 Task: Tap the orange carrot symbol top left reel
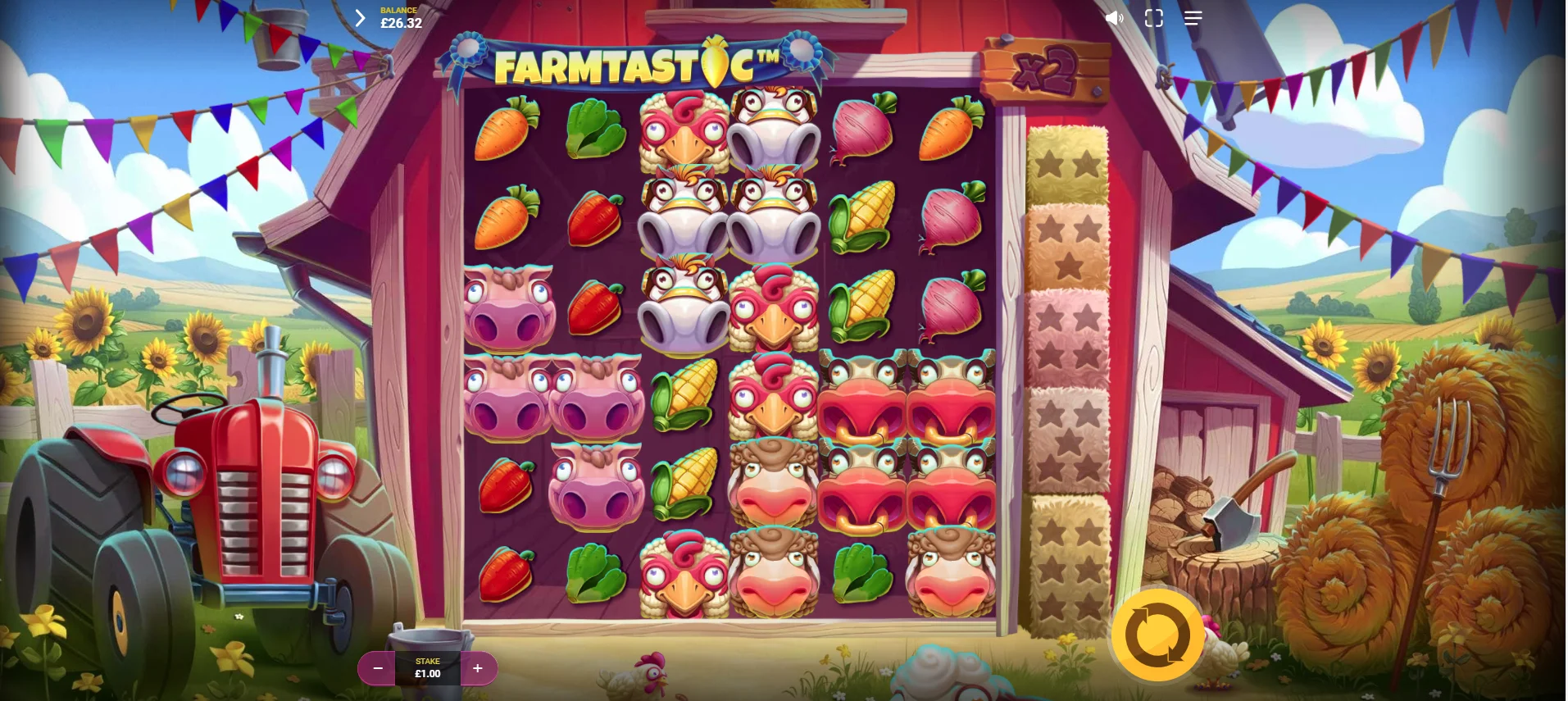[x=504, y=131]
